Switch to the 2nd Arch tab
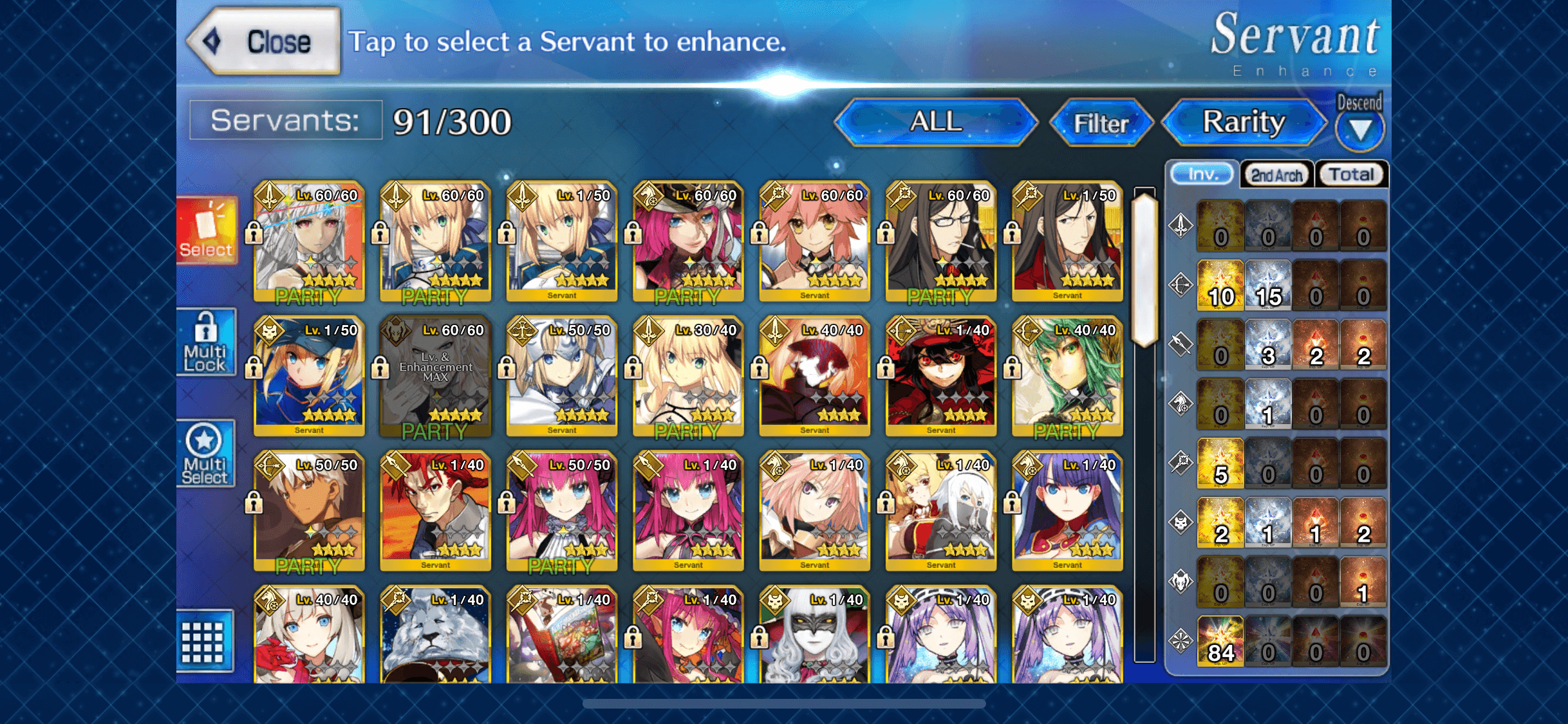The width and height of the screenshot is (1568, 724). tap(1276, 174)
